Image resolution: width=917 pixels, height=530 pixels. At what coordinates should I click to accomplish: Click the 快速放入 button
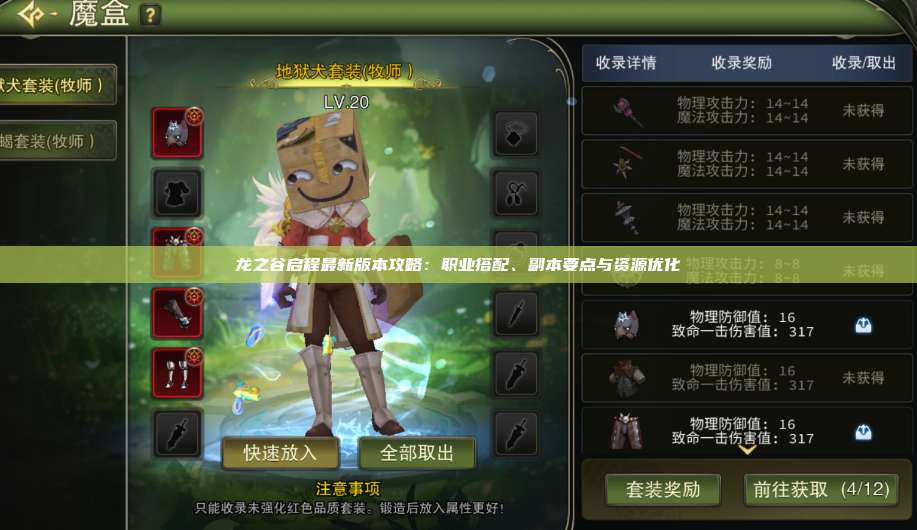click(x=280, y=453)
